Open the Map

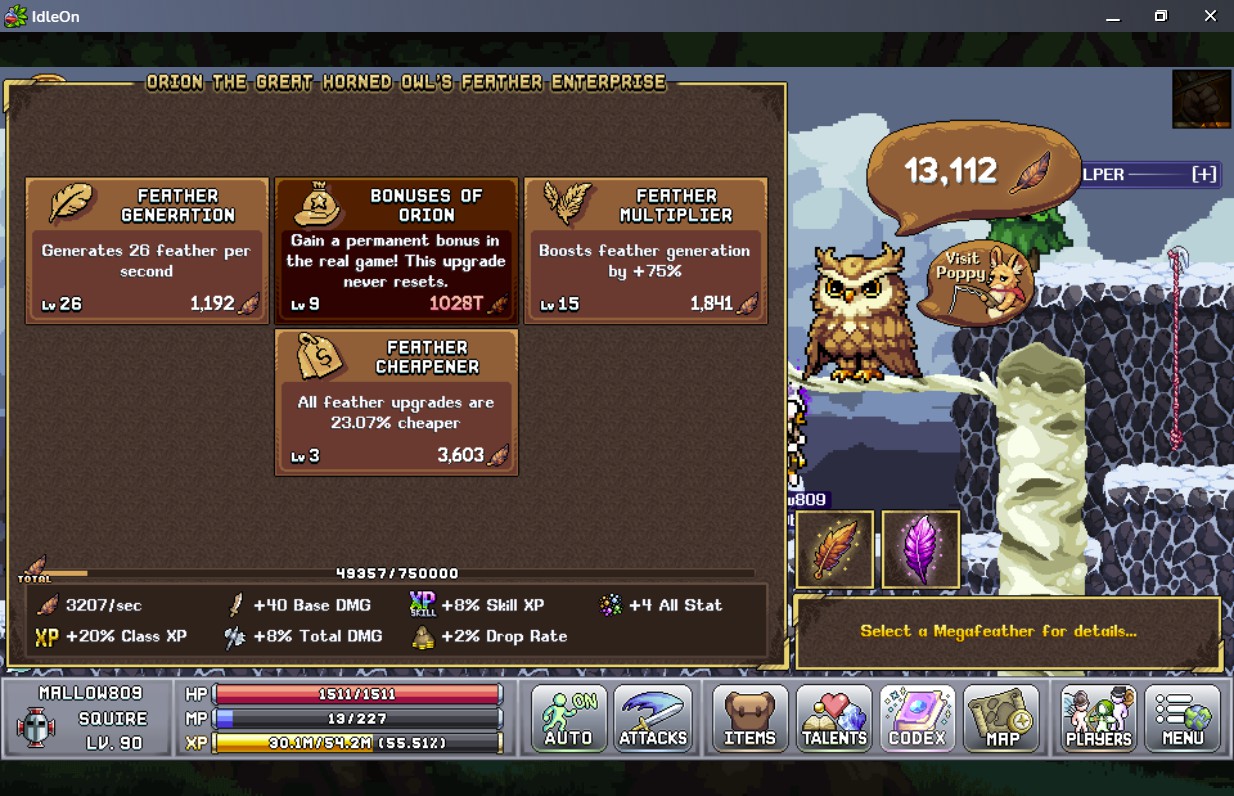point(1002,718)
